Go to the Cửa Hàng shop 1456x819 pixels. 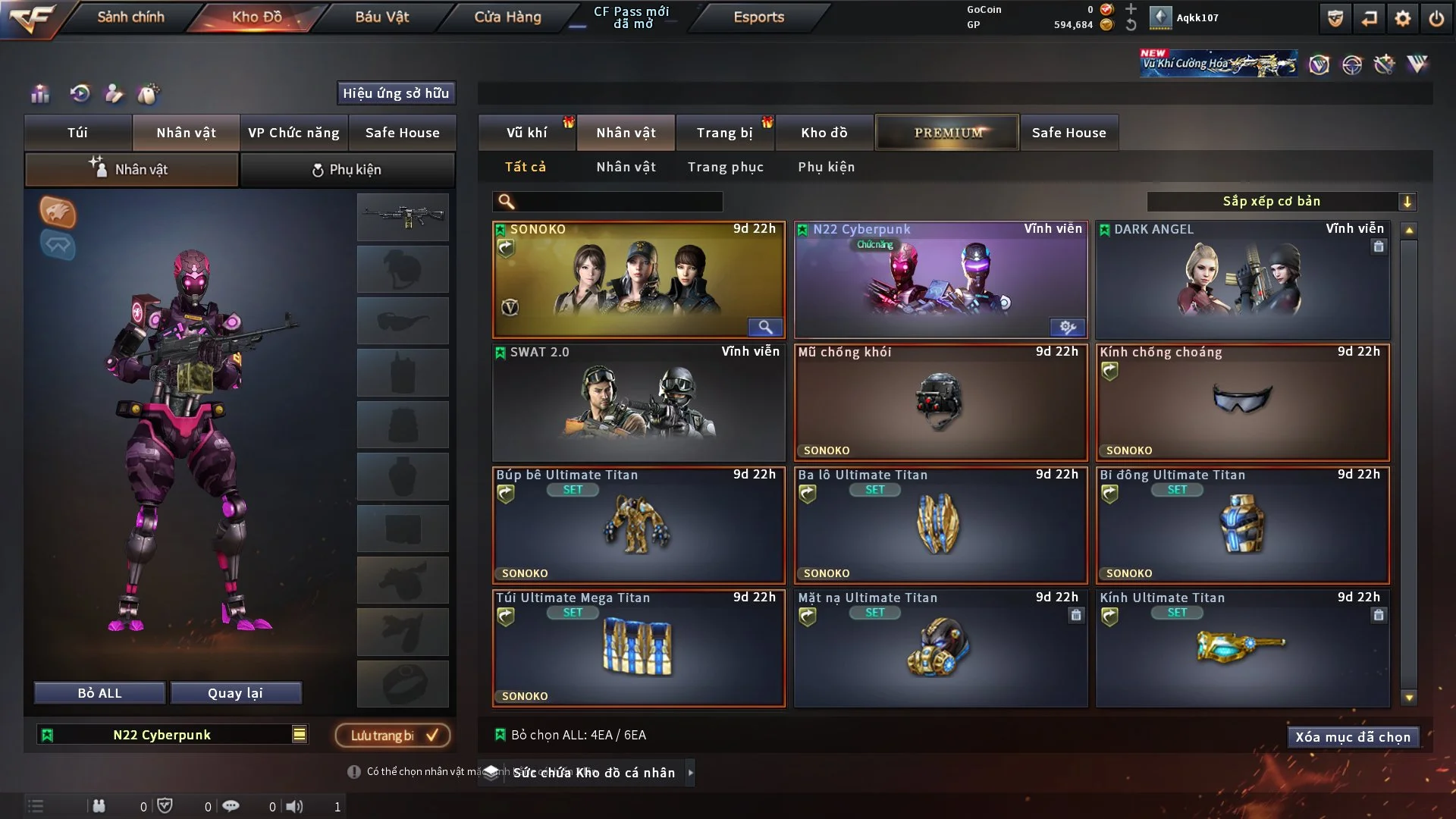click(x=507, y=17)
